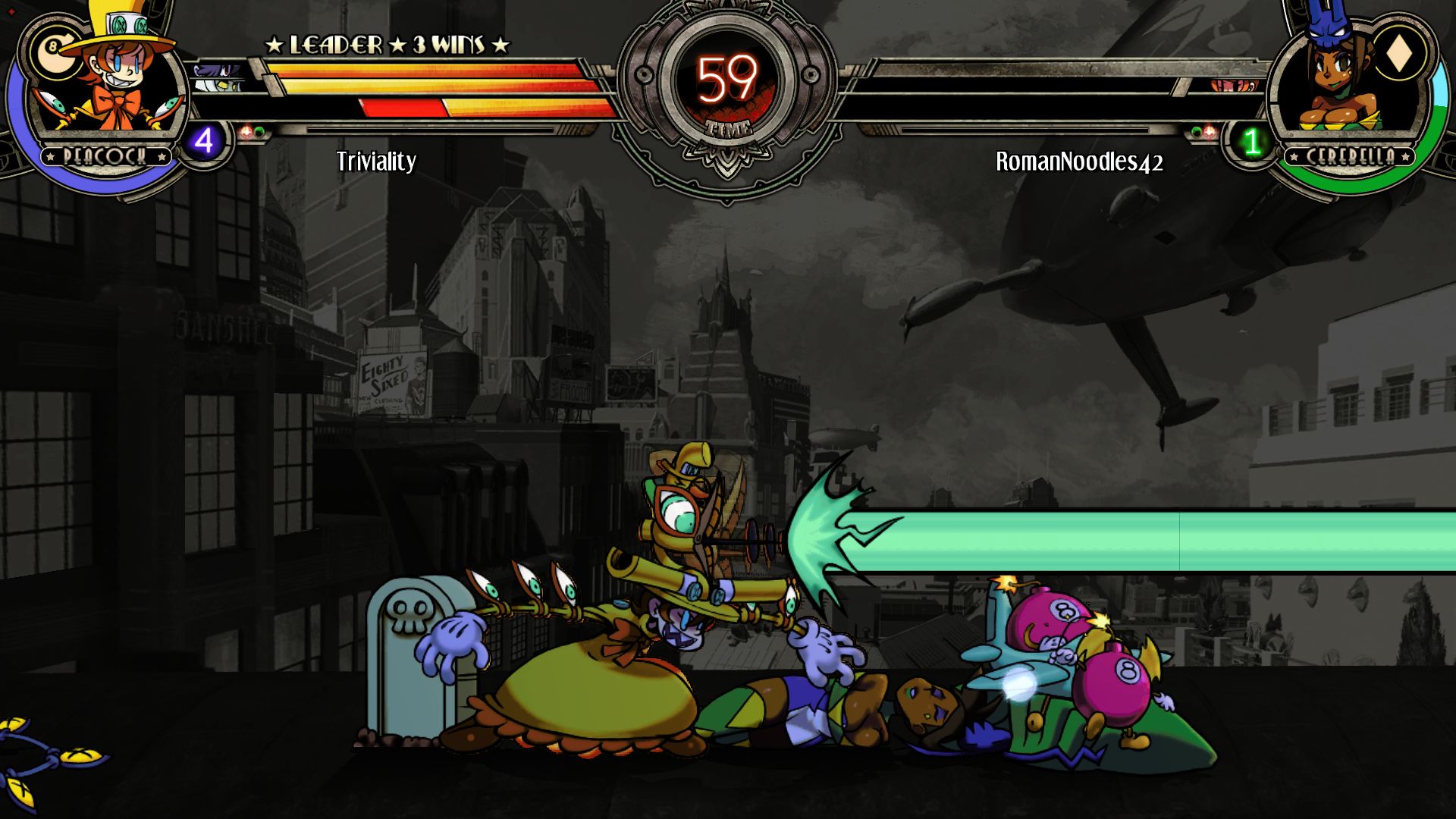
Task: Toggle the green lamp under Cerebella's meter
Action: (1197, 130)
